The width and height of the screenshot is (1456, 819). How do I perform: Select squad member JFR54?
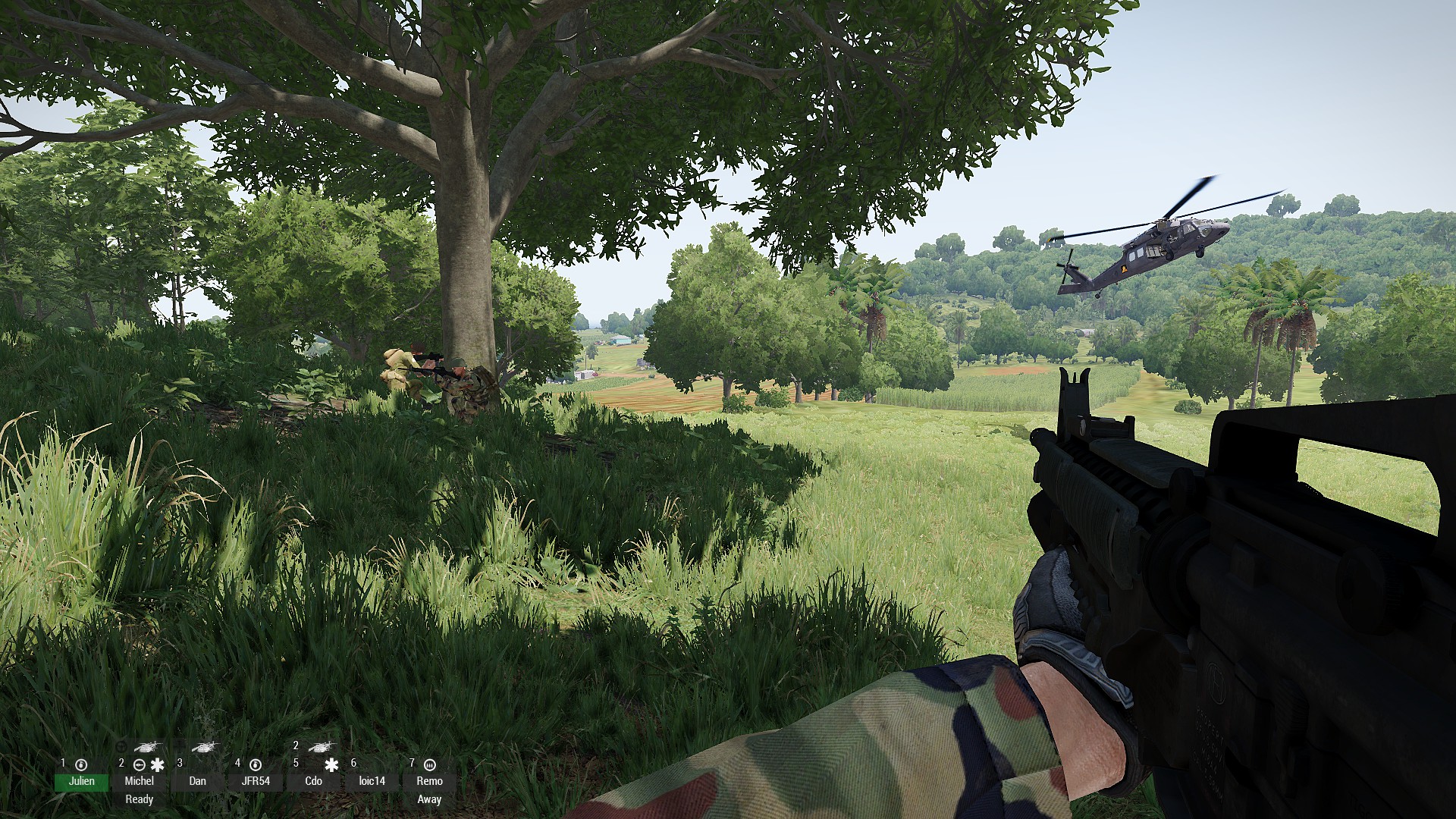coord(256,781)
